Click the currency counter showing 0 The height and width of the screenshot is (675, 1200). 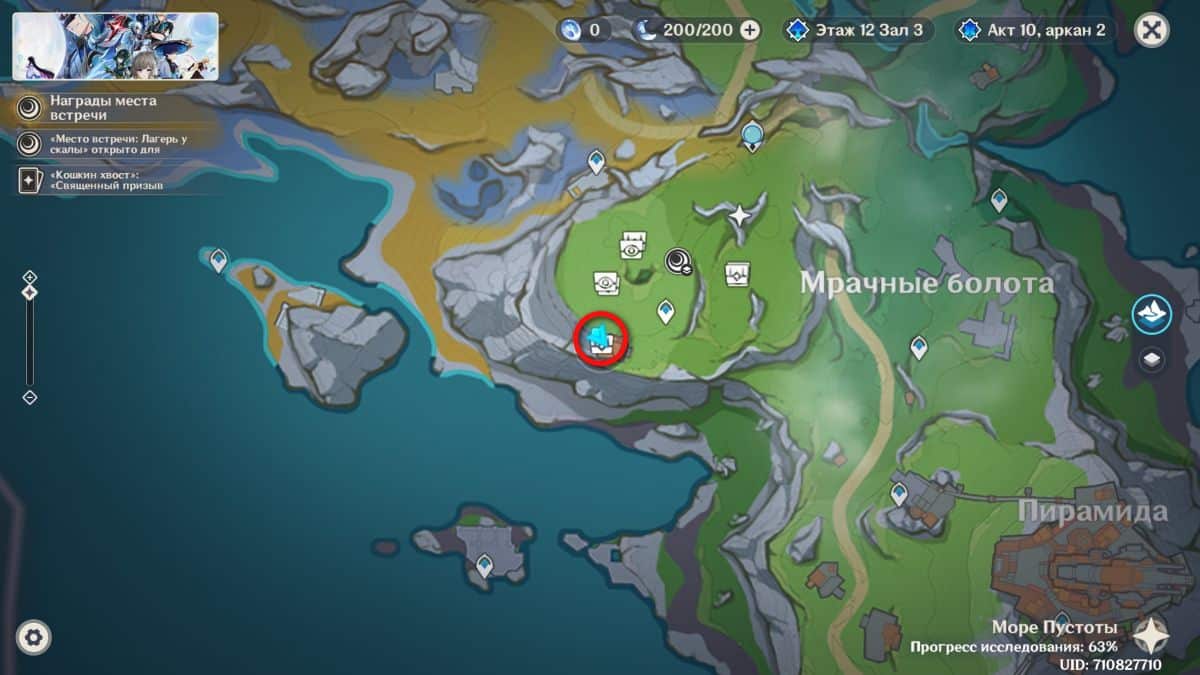pos(584,30)
